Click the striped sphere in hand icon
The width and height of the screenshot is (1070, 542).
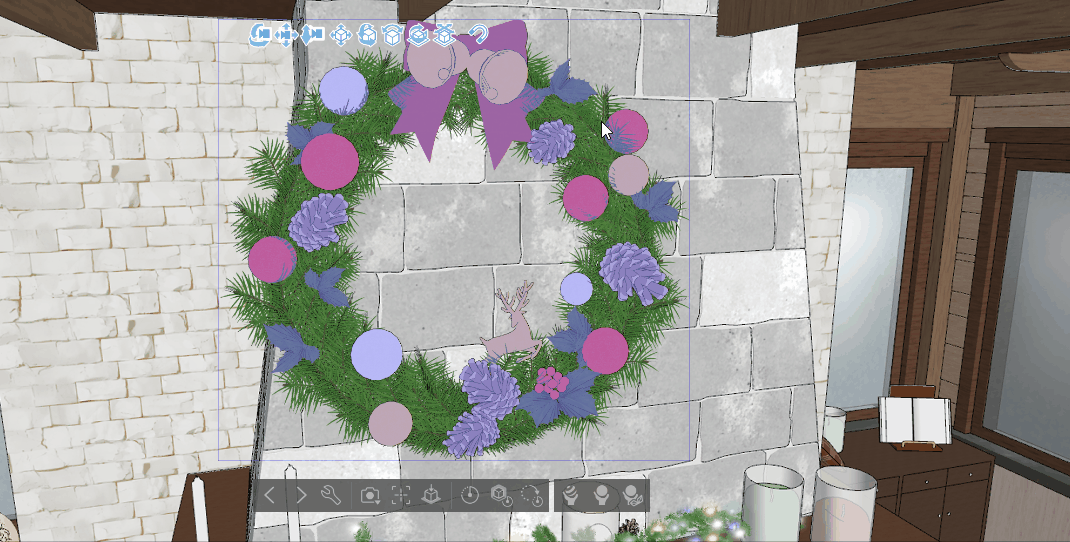[x=571, y=495]
